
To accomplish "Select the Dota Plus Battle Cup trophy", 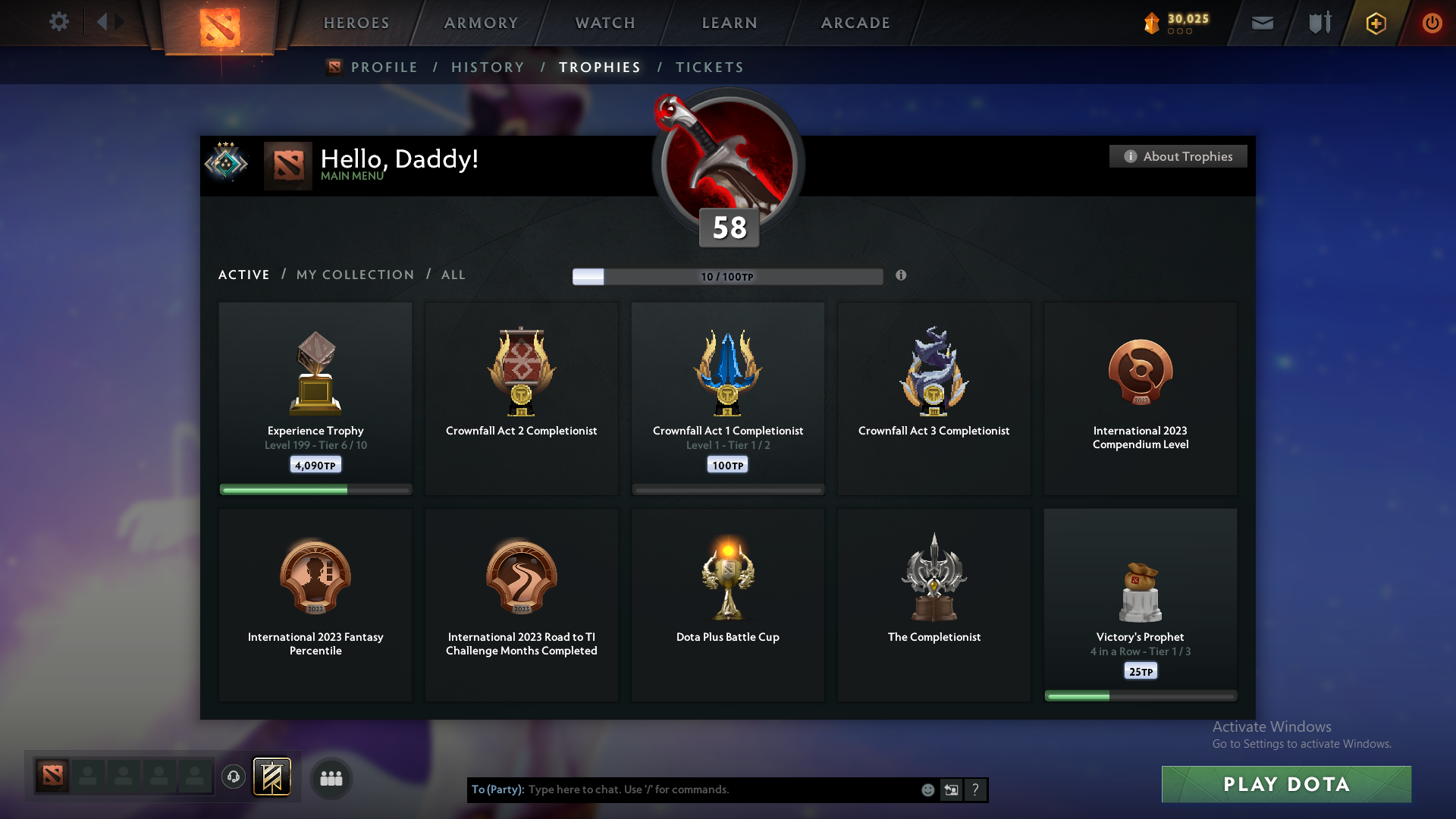I will [727, 604].
